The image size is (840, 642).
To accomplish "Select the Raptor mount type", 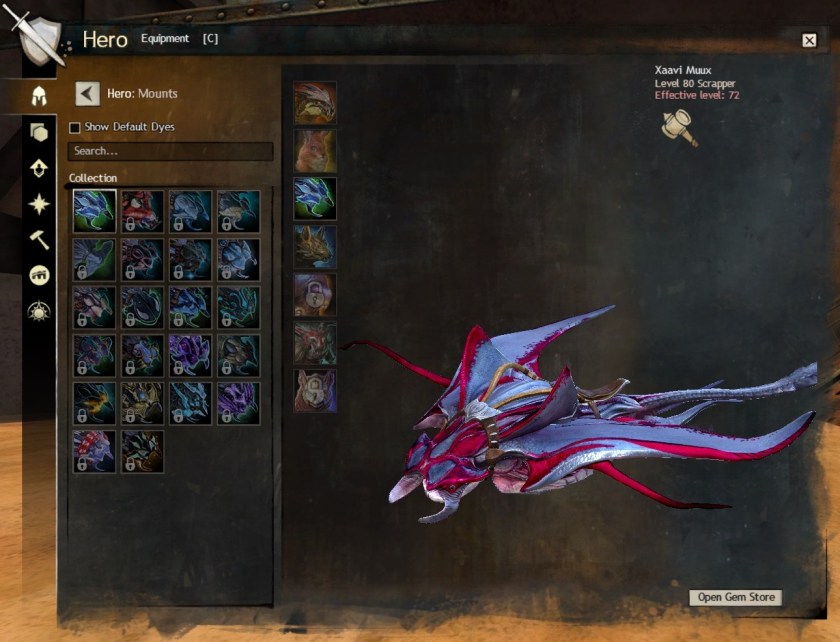I will tap(315, 103).
